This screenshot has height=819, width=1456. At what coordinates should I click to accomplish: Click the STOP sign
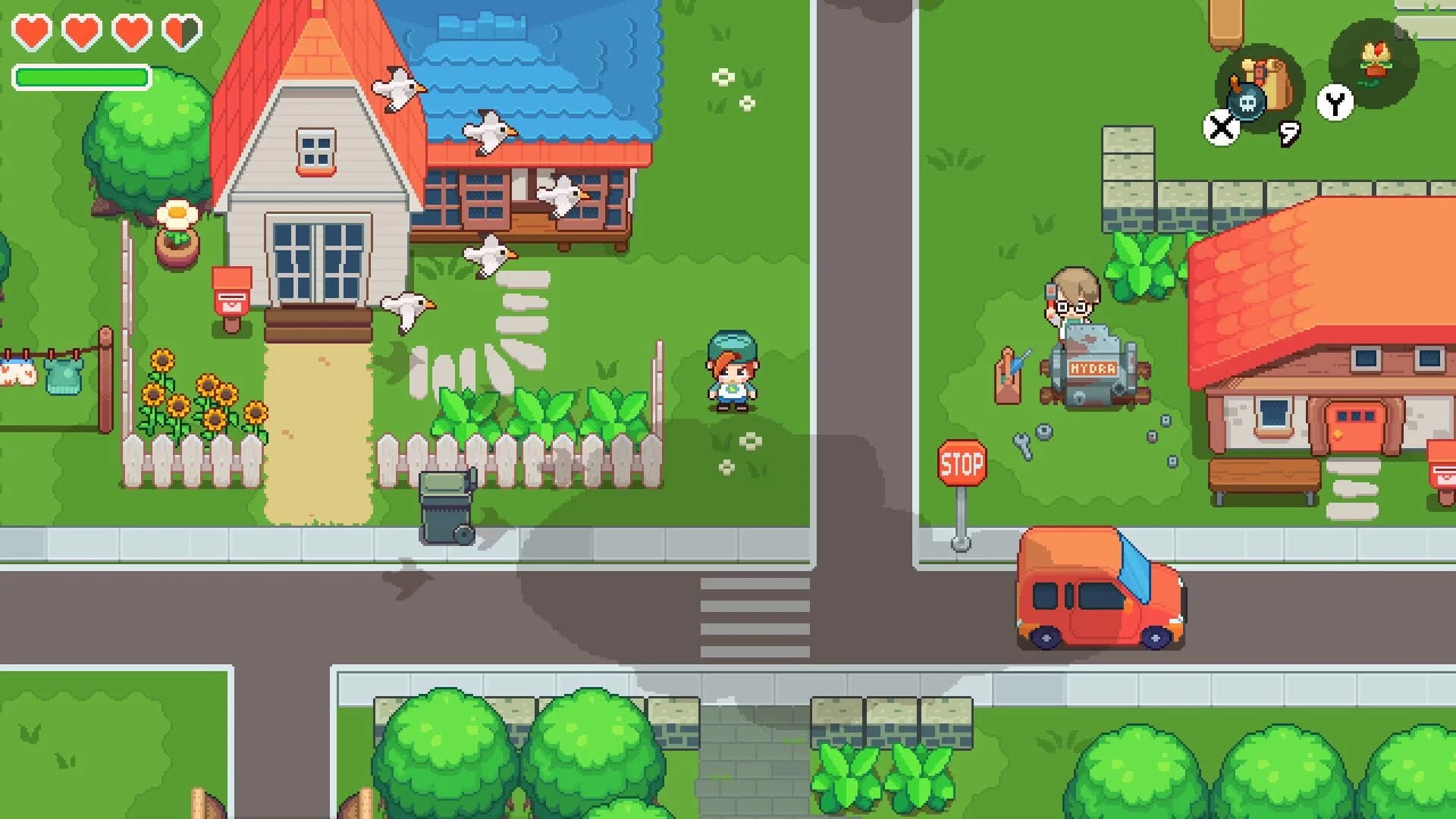click(x=960, y=464)
